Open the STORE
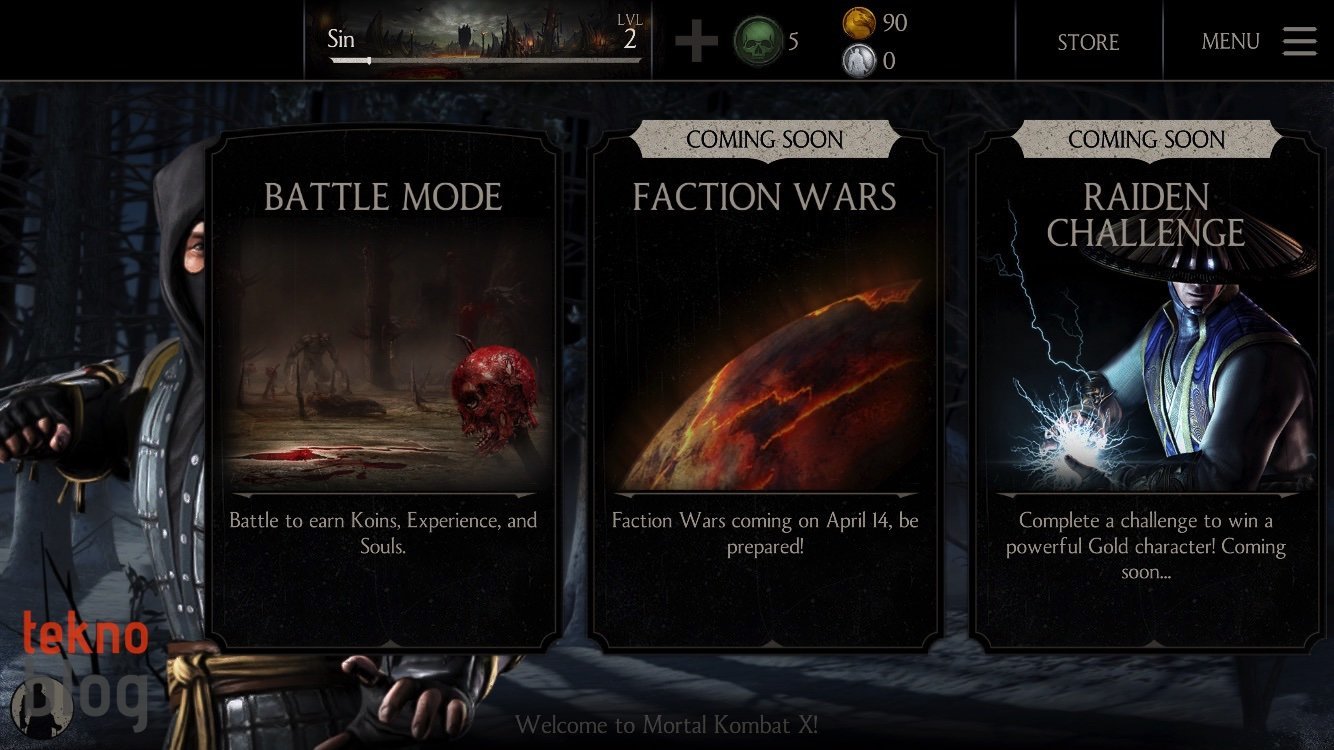 coord(1088,42)
